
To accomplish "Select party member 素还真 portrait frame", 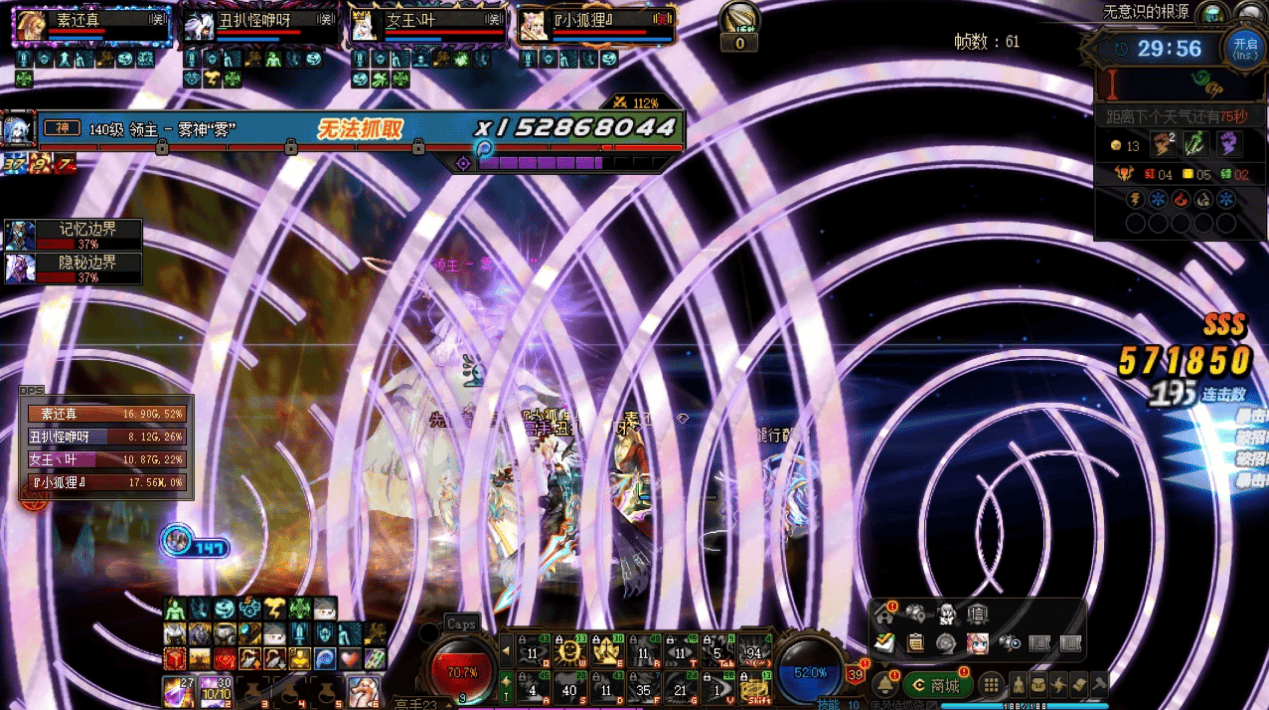I will point(29,25).
